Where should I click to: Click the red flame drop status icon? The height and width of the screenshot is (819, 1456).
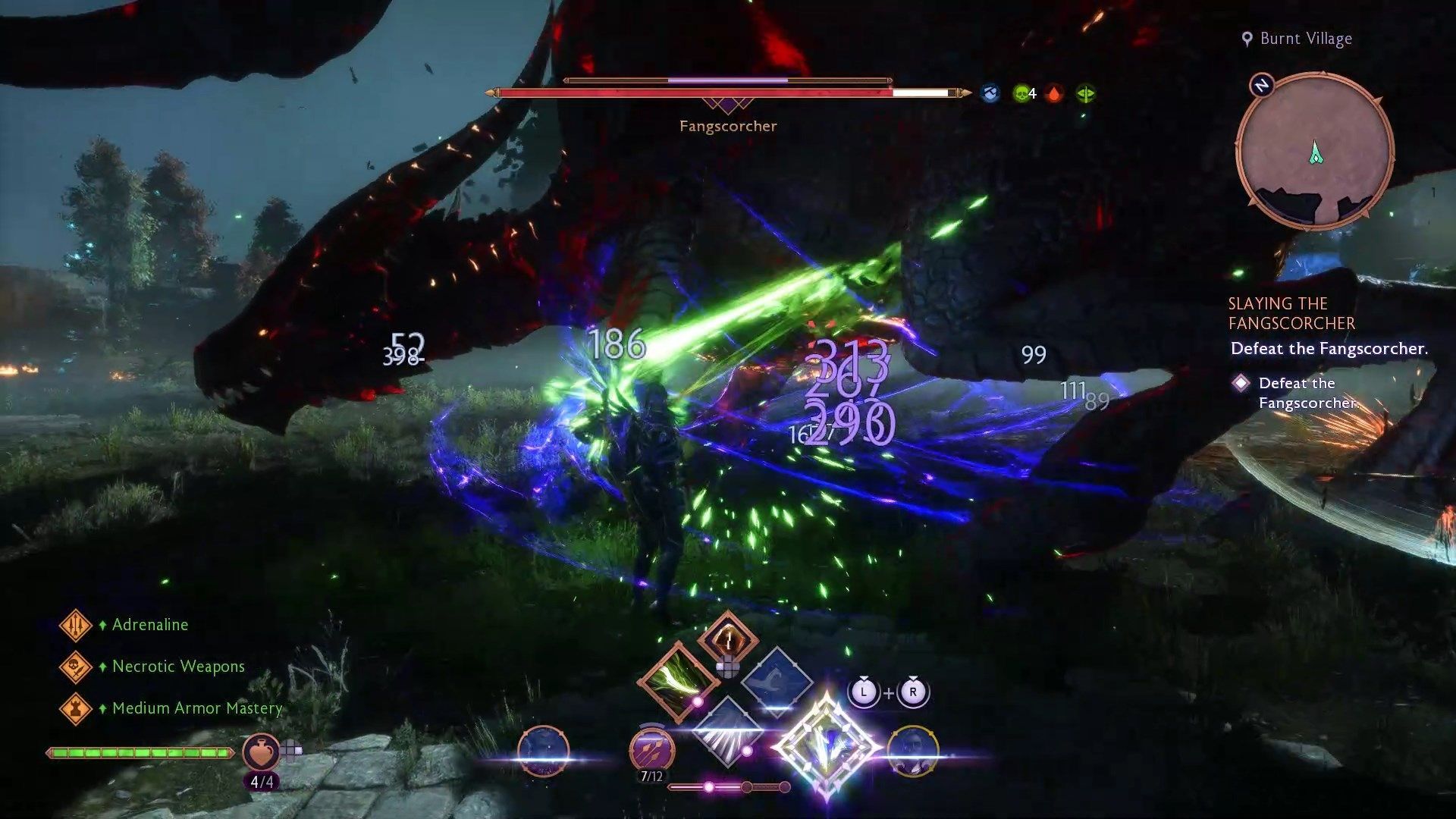[x=1054, y=94]
